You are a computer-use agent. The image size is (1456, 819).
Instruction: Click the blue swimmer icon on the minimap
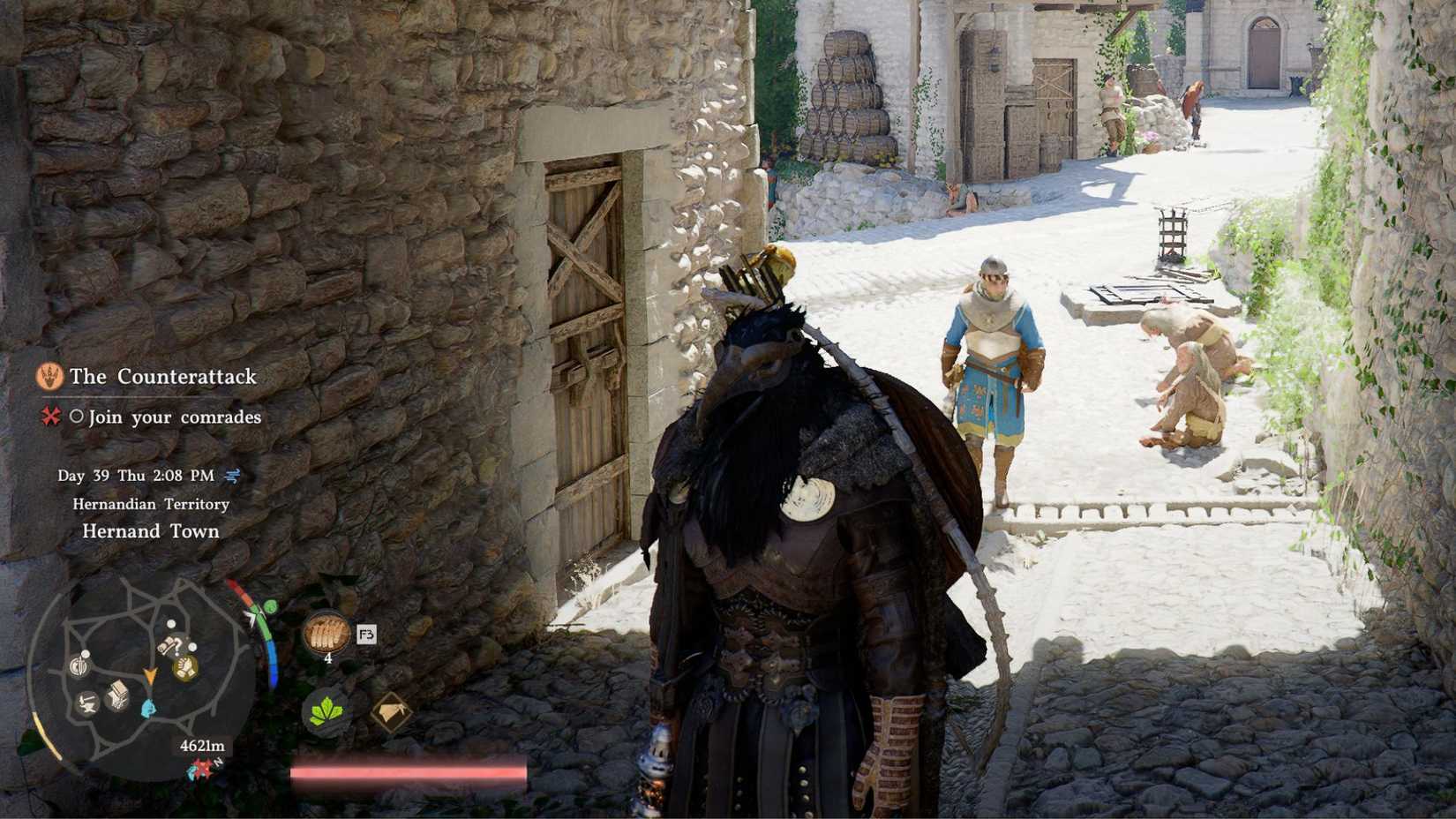[147, 707]
